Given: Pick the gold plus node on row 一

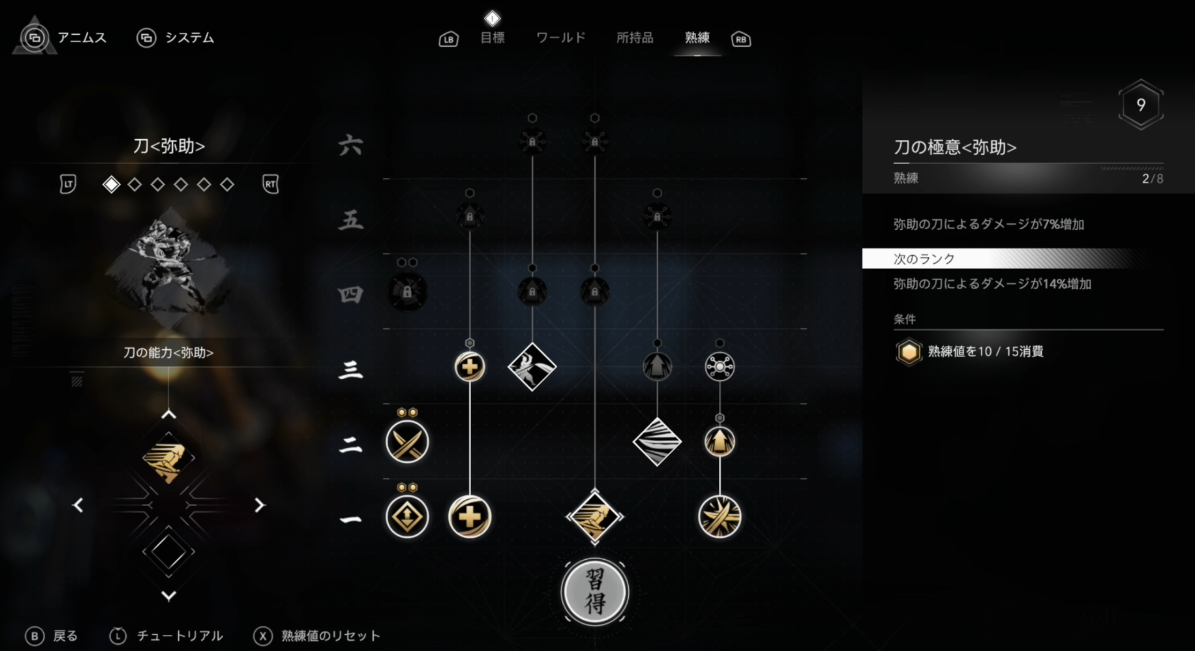Looking at the screenshot, I should [x=470, y=516].
